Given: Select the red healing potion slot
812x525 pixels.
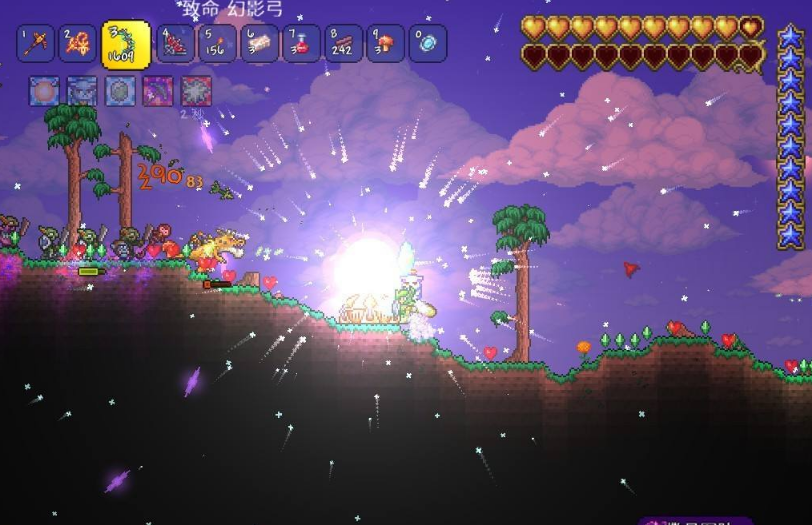Looking at the screenshot, I should 302,43.
